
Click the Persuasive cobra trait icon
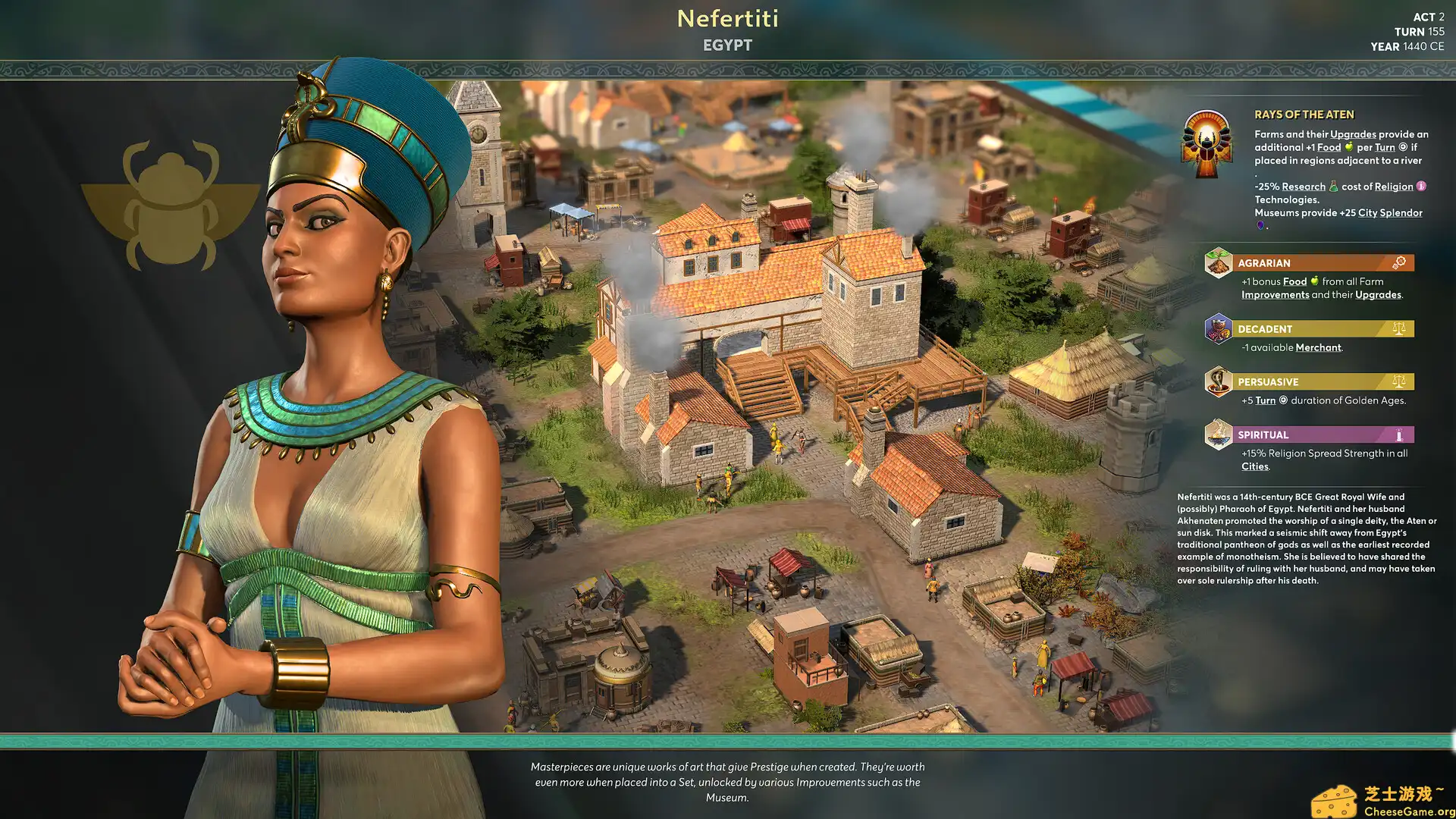pyautogui.click(x=1217, y=381)
